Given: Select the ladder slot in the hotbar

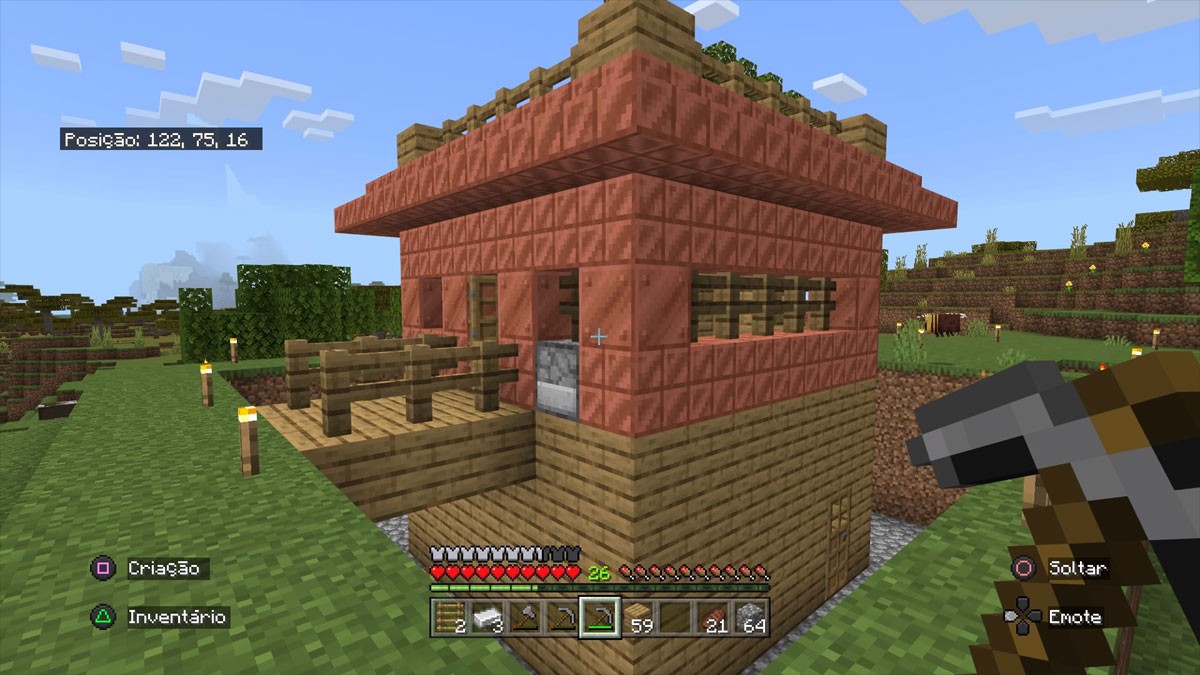Looking at the screenshot, I should point(450,617).
